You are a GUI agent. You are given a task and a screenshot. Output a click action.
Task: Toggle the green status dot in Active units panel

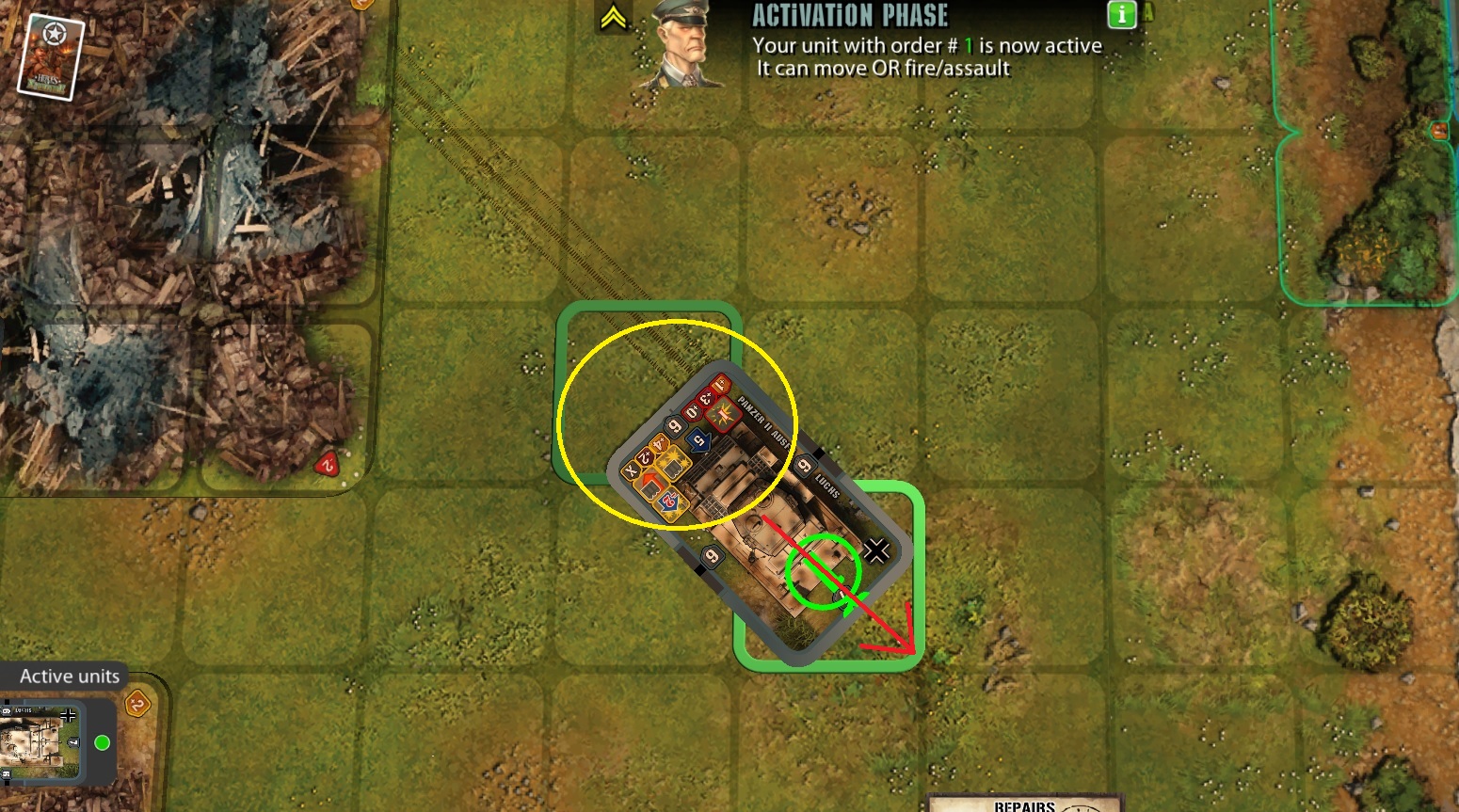[x=103, y=743]
